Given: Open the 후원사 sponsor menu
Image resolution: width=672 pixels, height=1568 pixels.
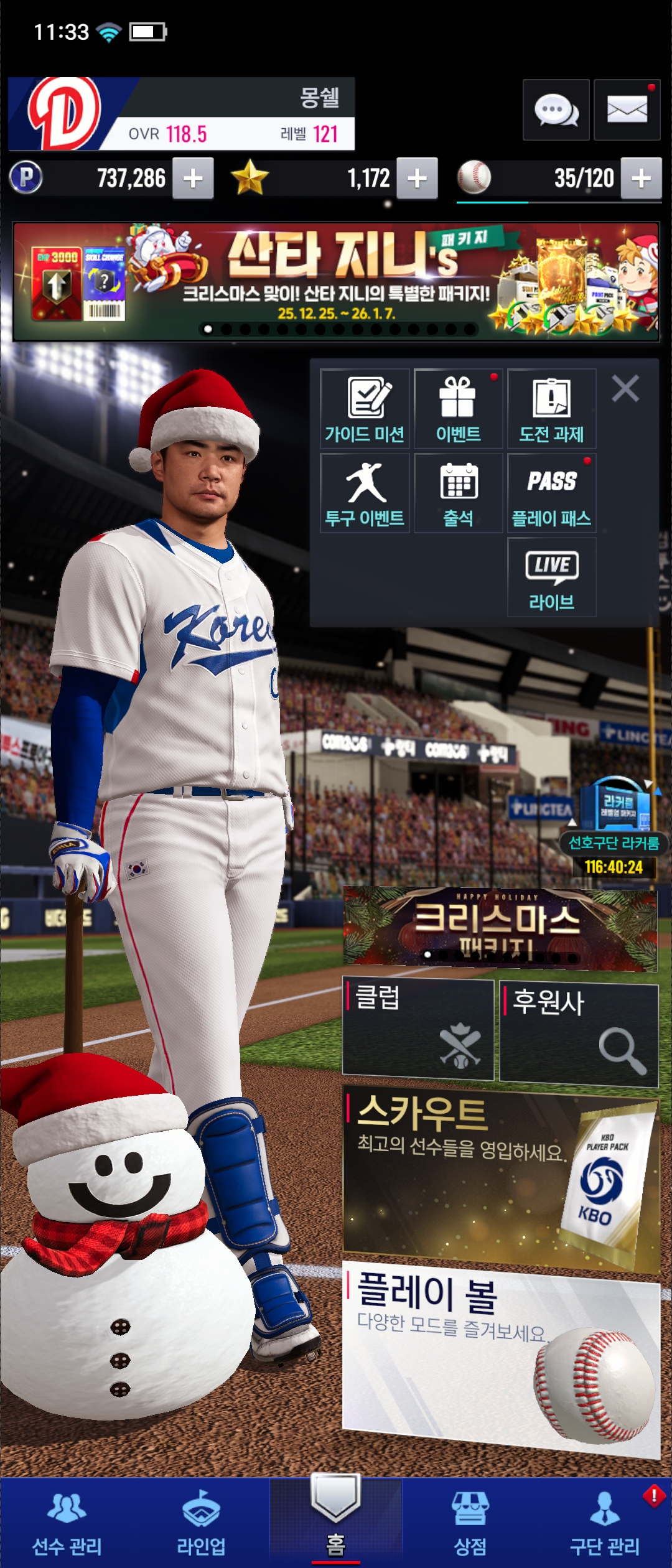Looking at the screenshot, I should pos(579,1034).
